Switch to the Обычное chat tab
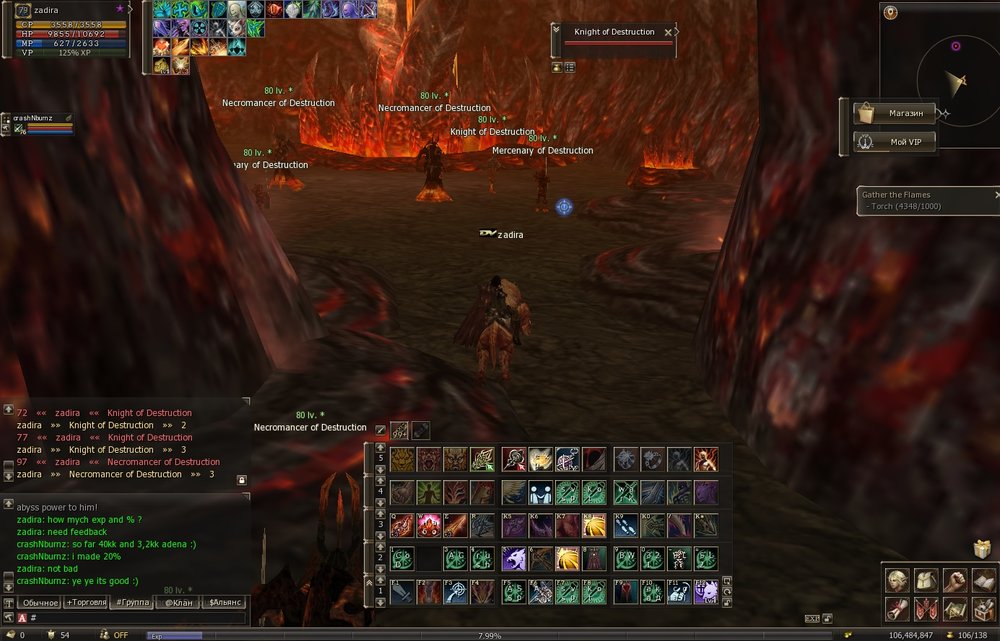Image resolution: width=1000 pixels, height=641 pixels. tap(39, 602)
